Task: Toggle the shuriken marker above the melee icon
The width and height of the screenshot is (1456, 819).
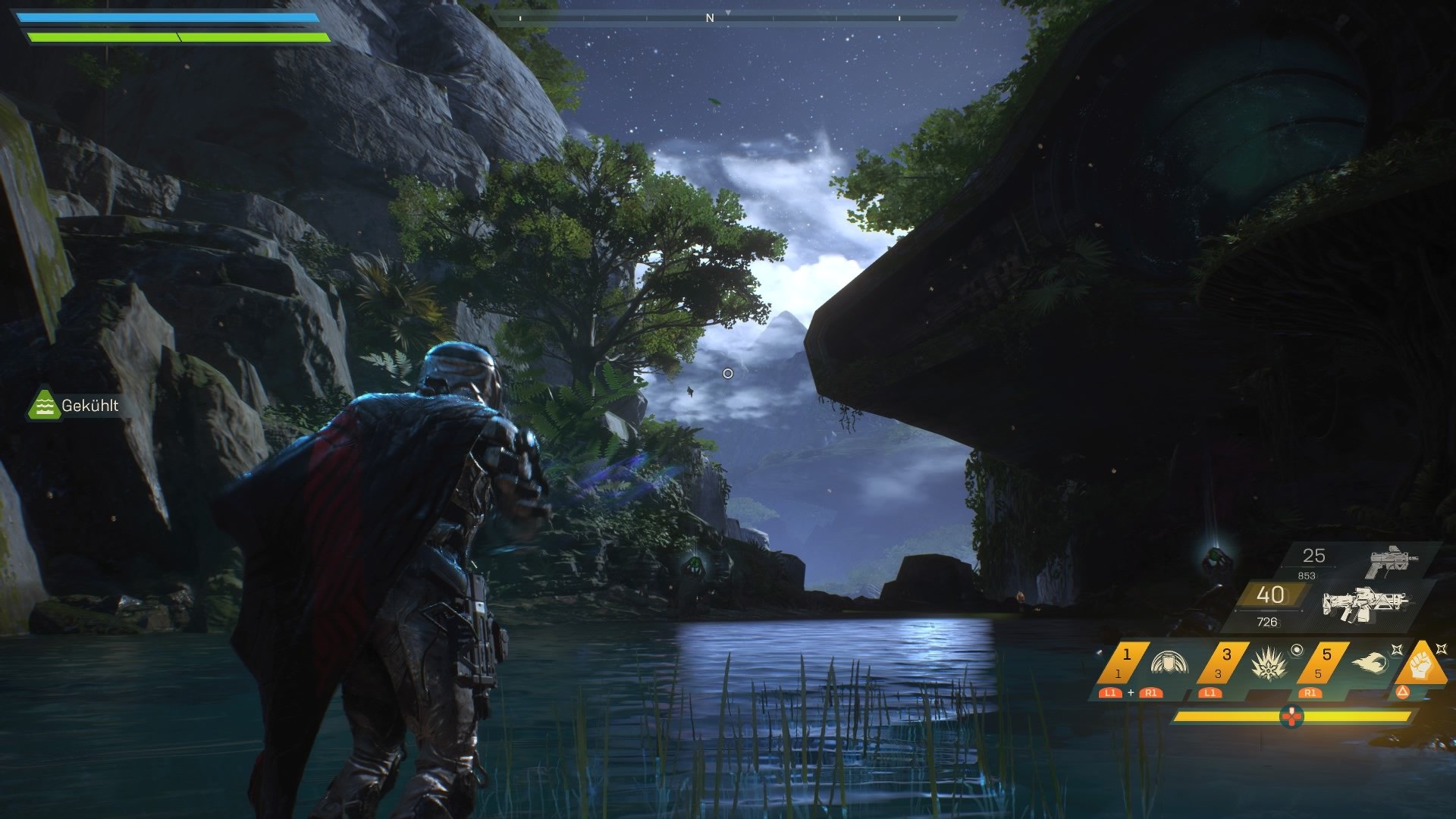Action: (1441, 648)
